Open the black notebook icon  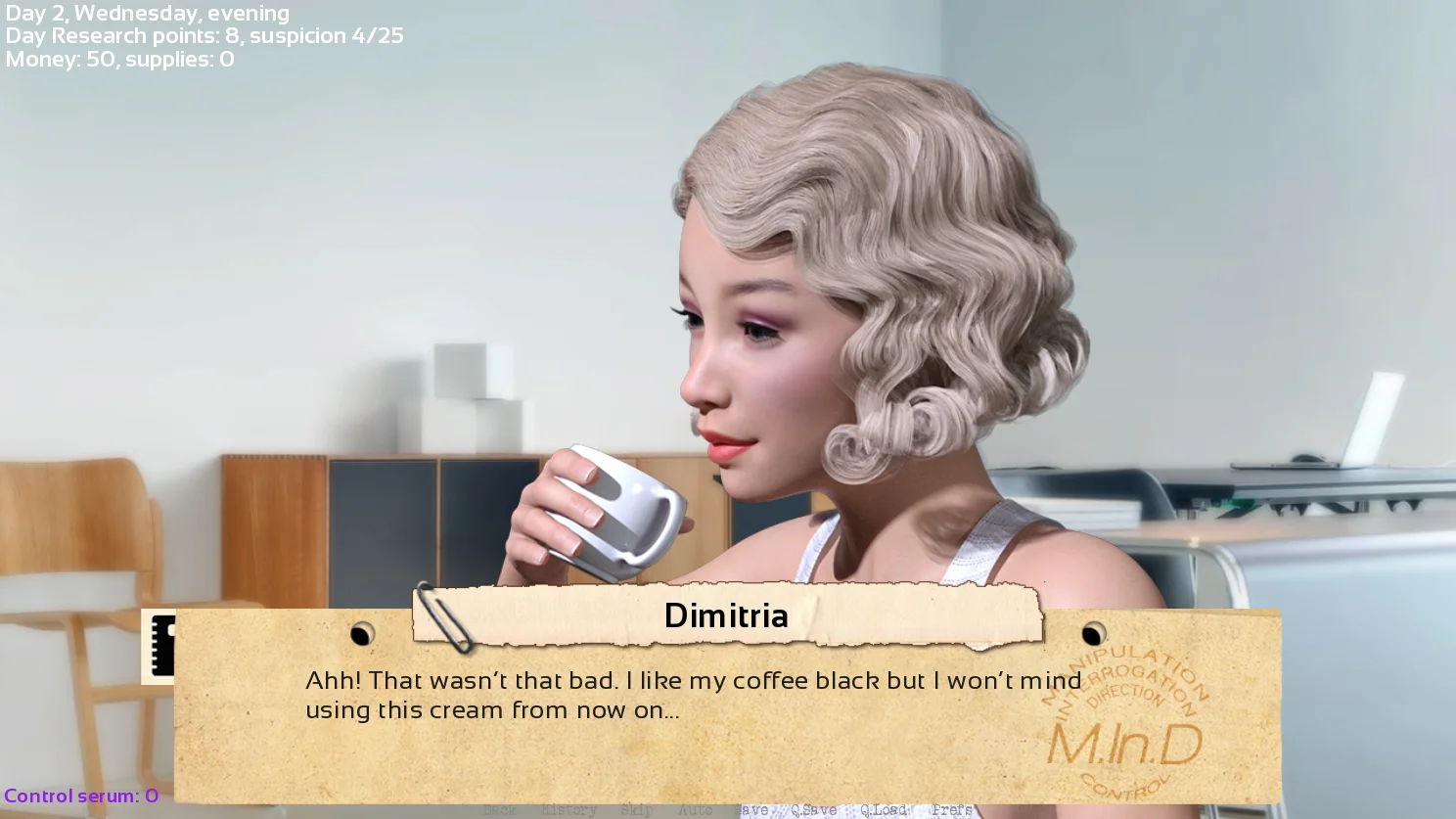pos(159,646)
